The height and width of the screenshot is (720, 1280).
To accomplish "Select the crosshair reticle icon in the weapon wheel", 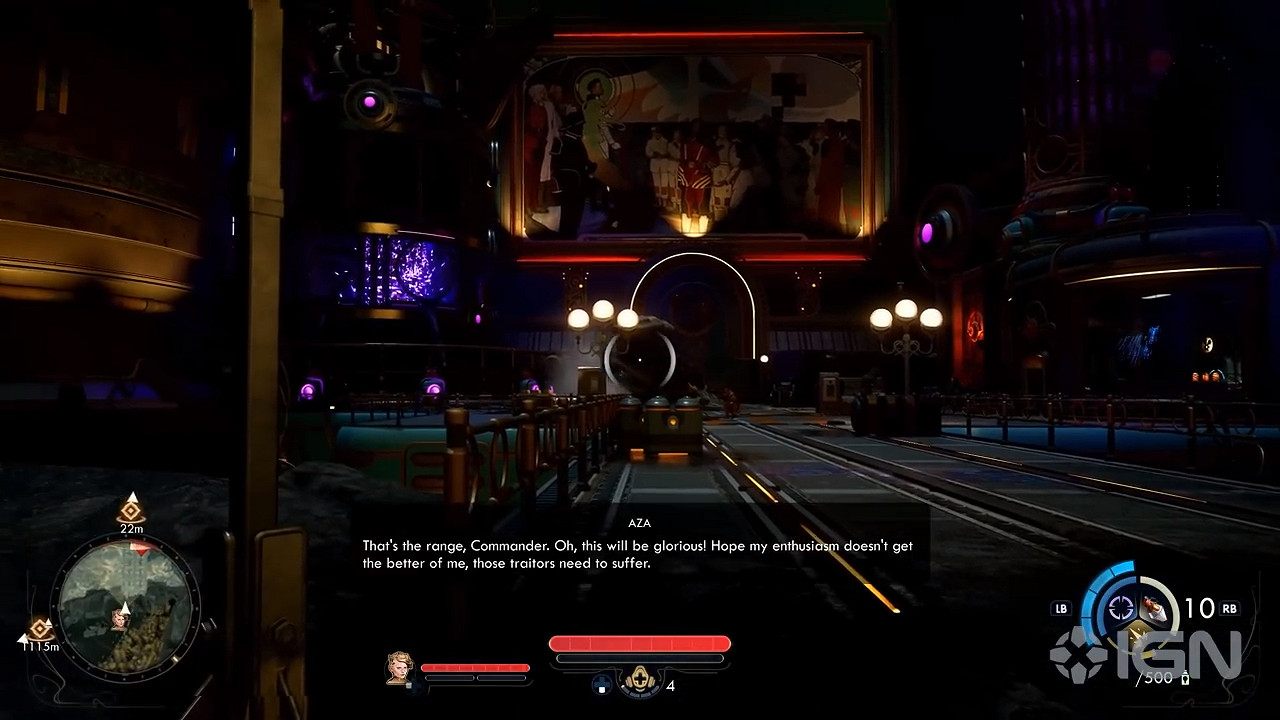I will coord(1120,608).
